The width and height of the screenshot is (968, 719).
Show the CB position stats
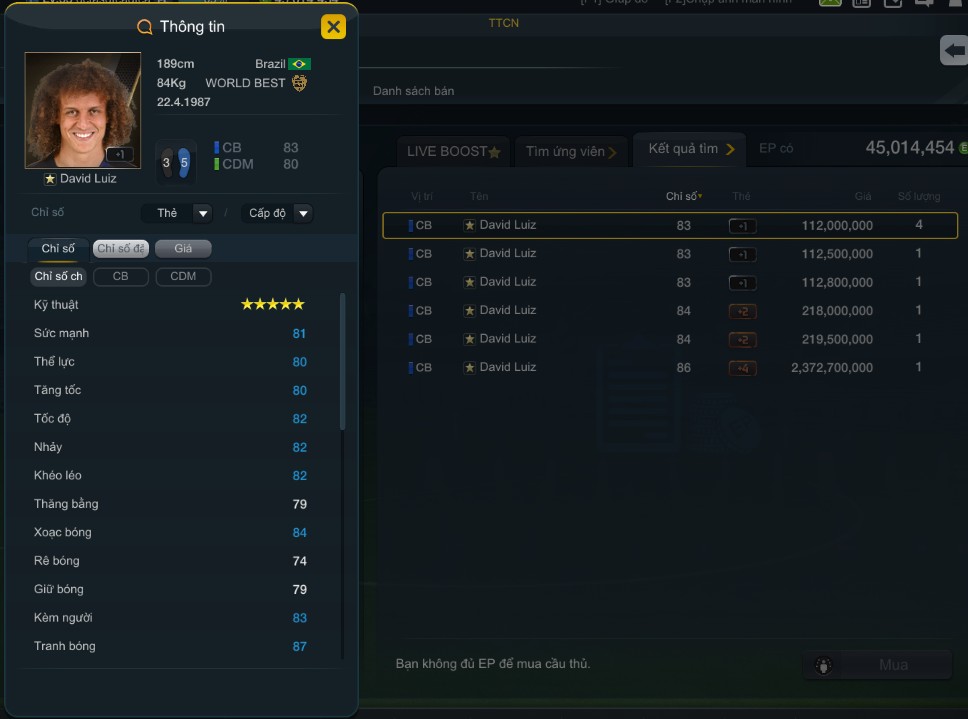[120, 276]
